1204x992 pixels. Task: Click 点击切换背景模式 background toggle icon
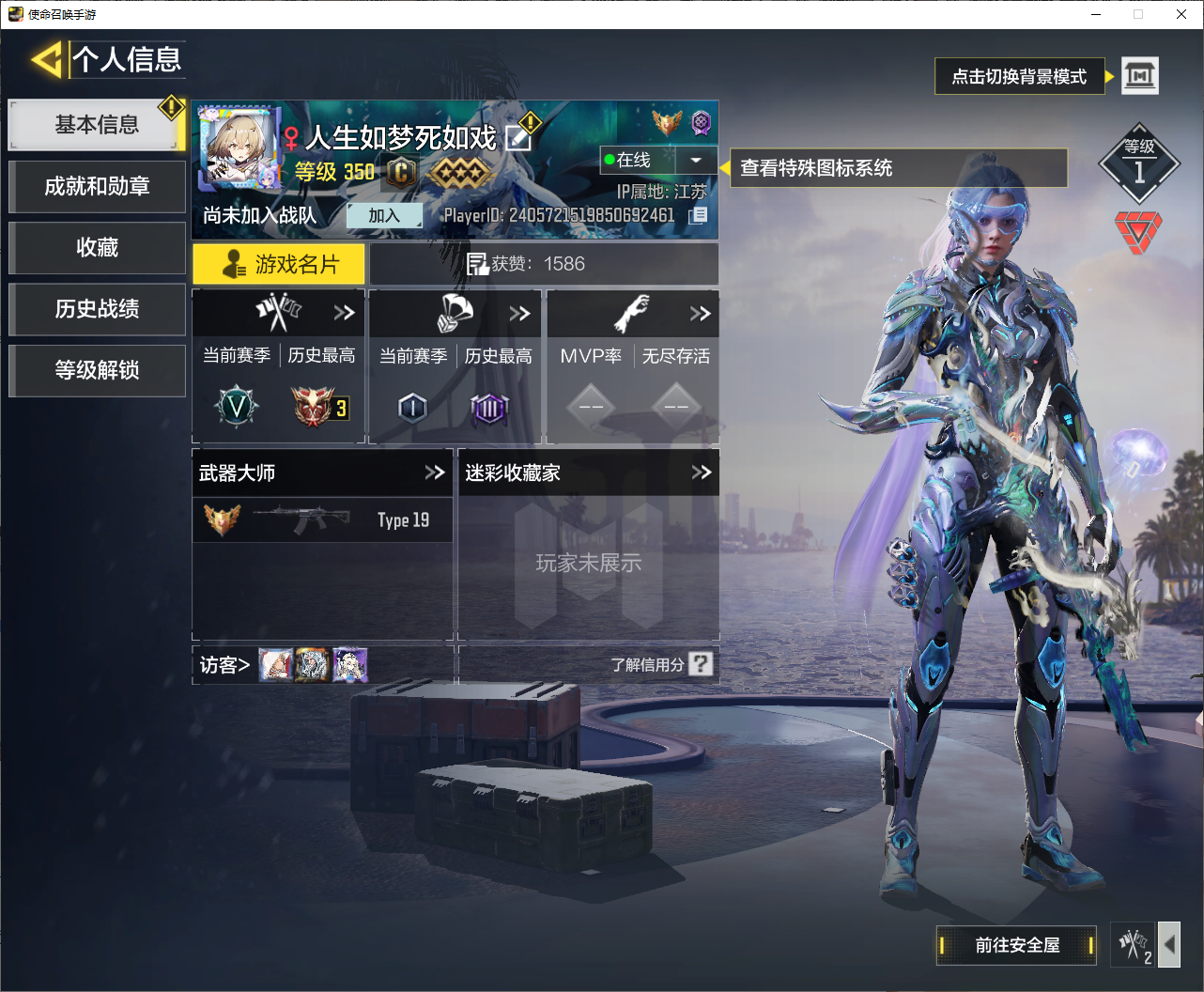(x=1139, y=76)
